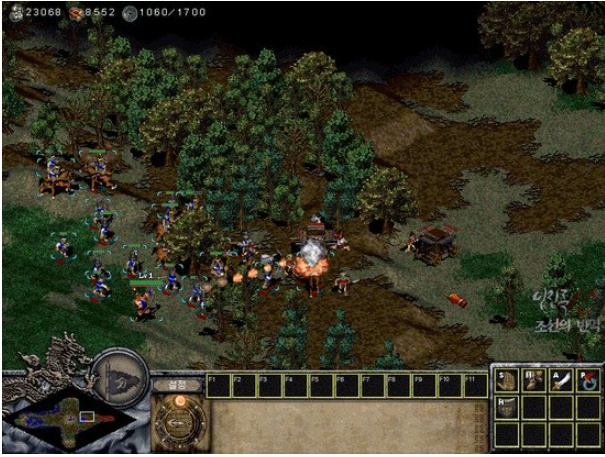Select the F8 group slot
This screenshot has width=605, height=457.
click(x=399, y=383)
